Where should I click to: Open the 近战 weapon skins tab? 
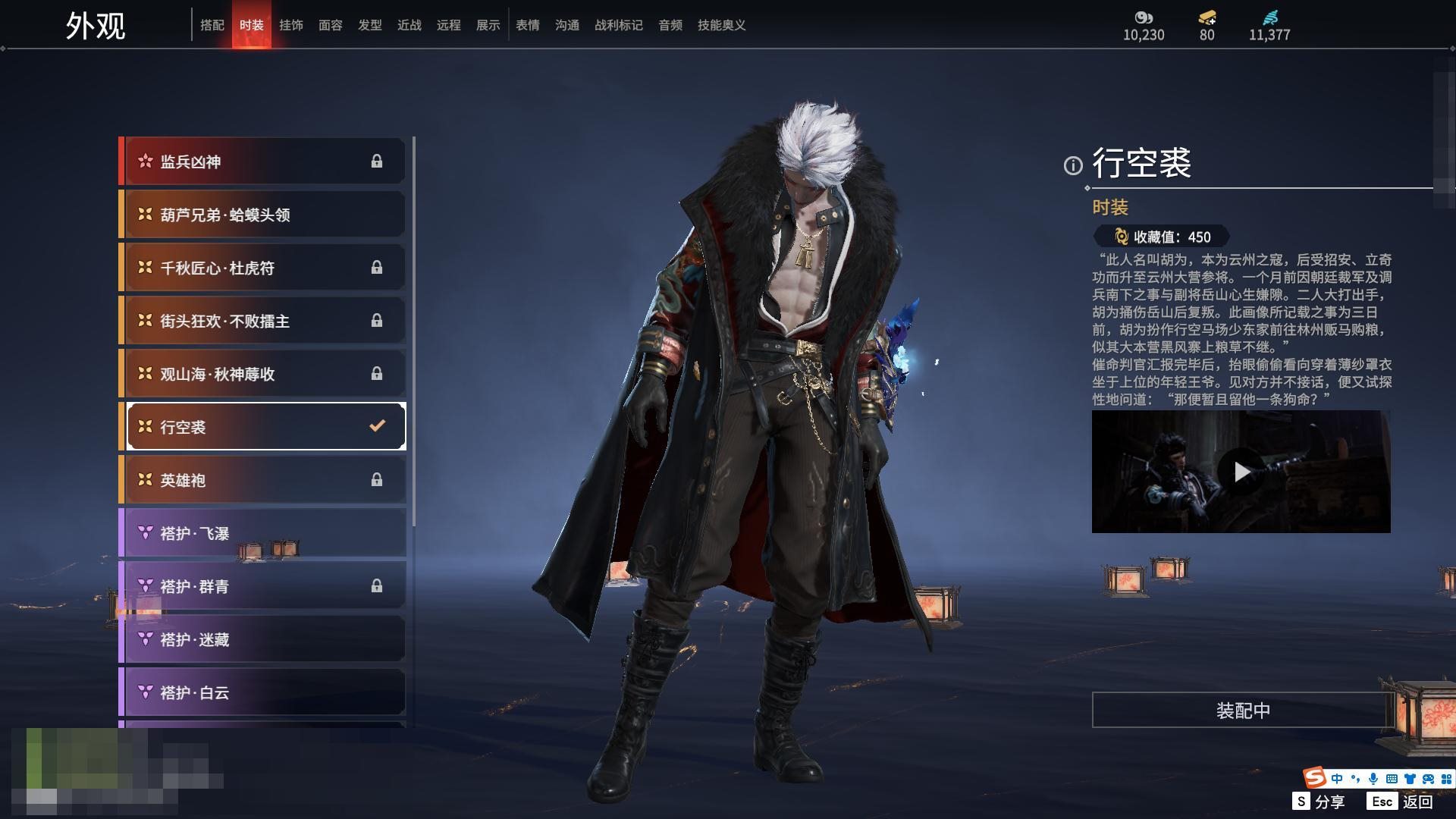coord(409,25)
